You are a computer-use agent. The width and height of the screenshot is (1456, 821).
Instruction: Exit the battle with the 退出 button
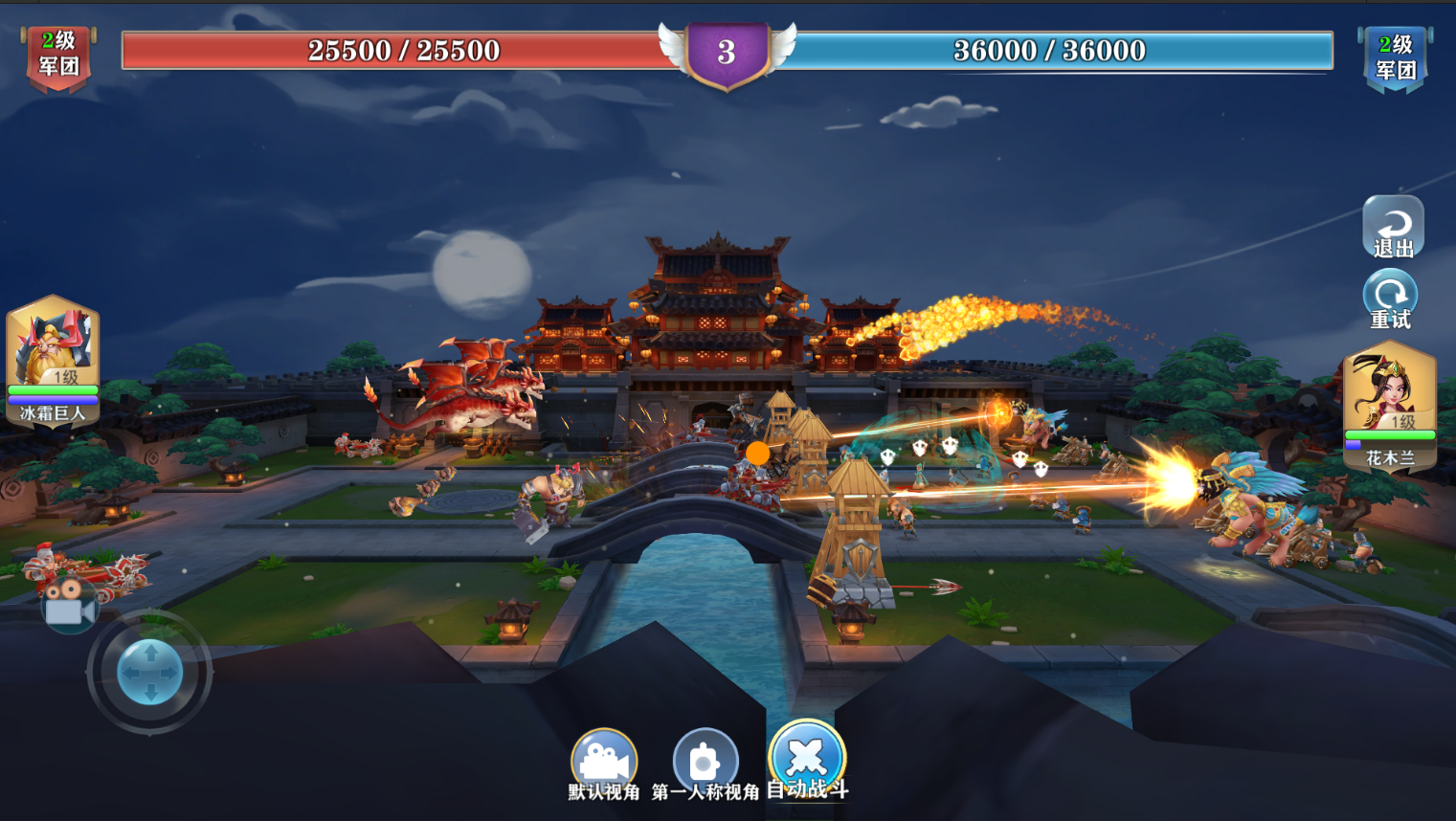pos(1393,228)
